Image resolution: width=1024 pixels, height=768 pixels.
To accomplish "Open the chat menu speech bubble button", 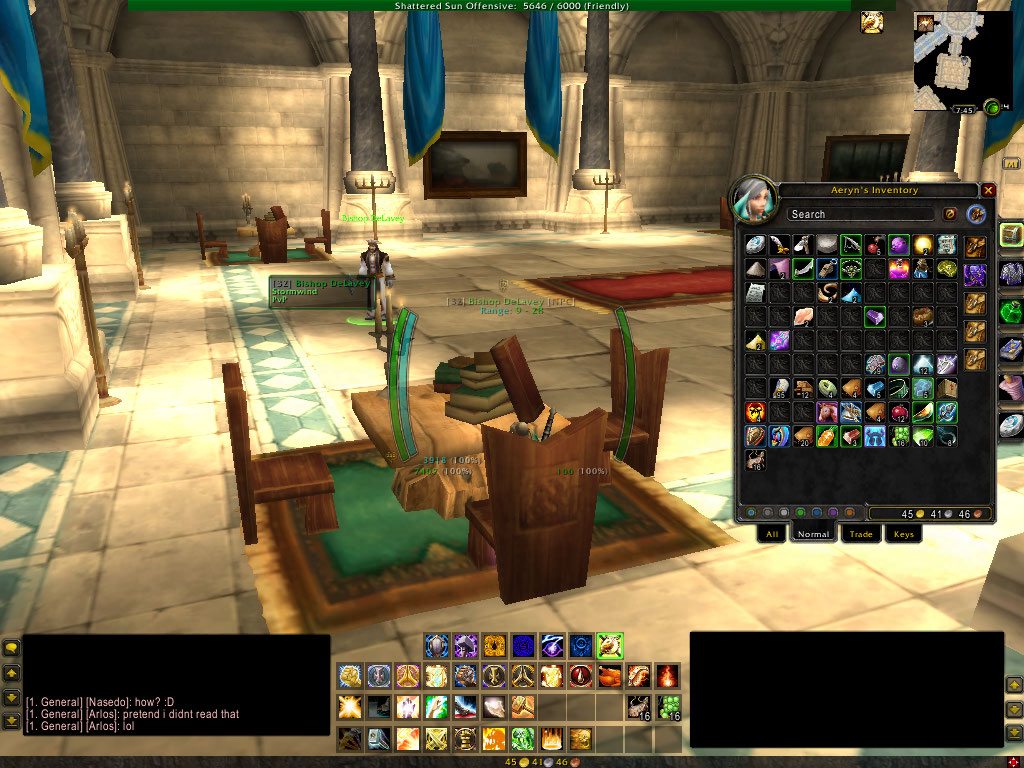I will click(12, 647).
